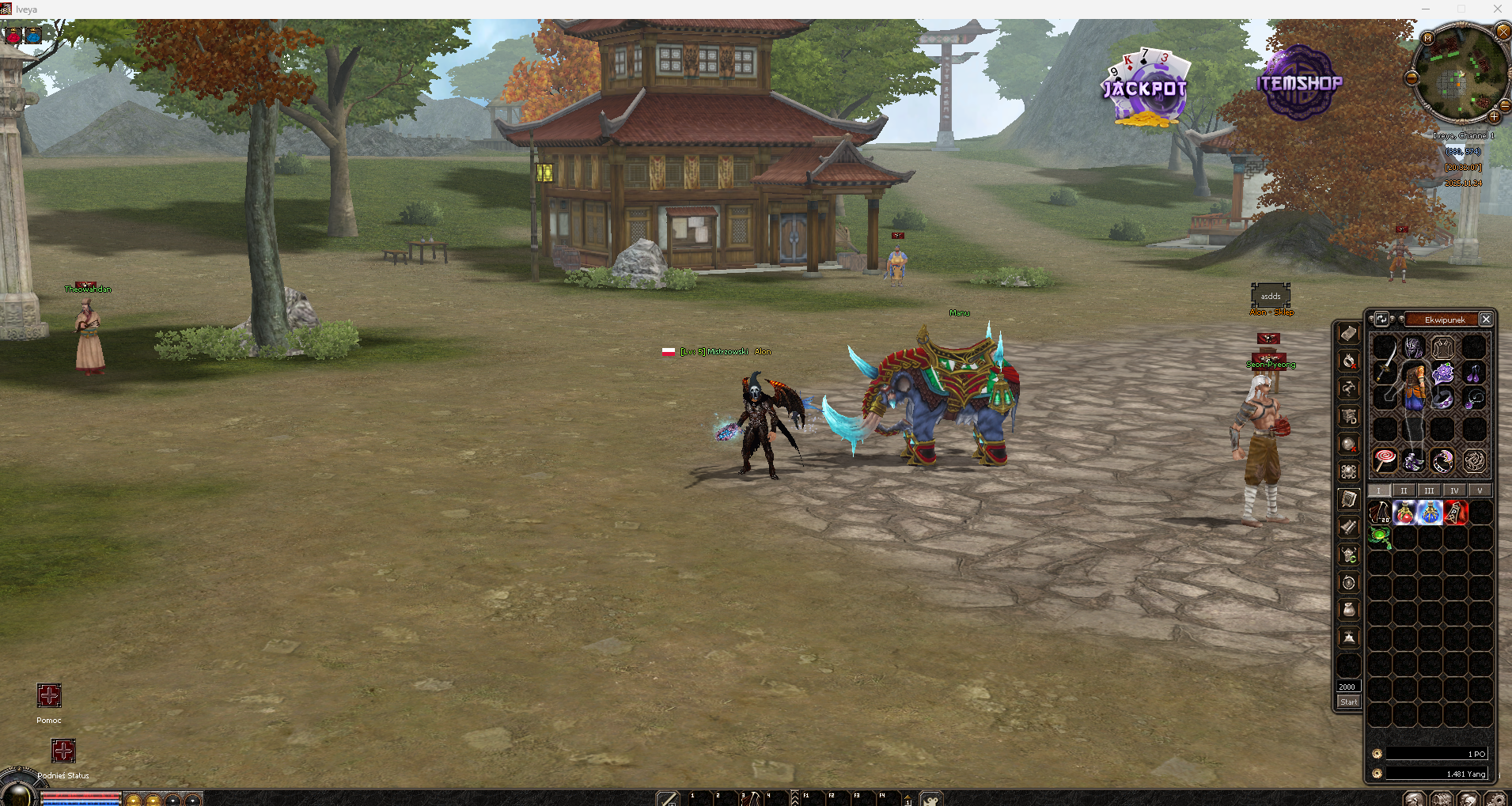This screenshot has width=1512, height=806.
Task: Close the Ekwipunek inventory window
Action: coord(1486,320)
